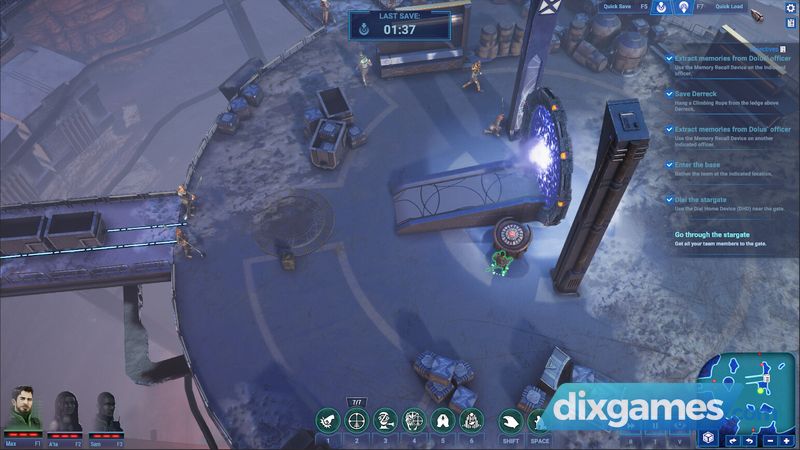Activate the ability icon in slot 6
Viewport: 800px width, 450px height.
[x=472, y=421]
